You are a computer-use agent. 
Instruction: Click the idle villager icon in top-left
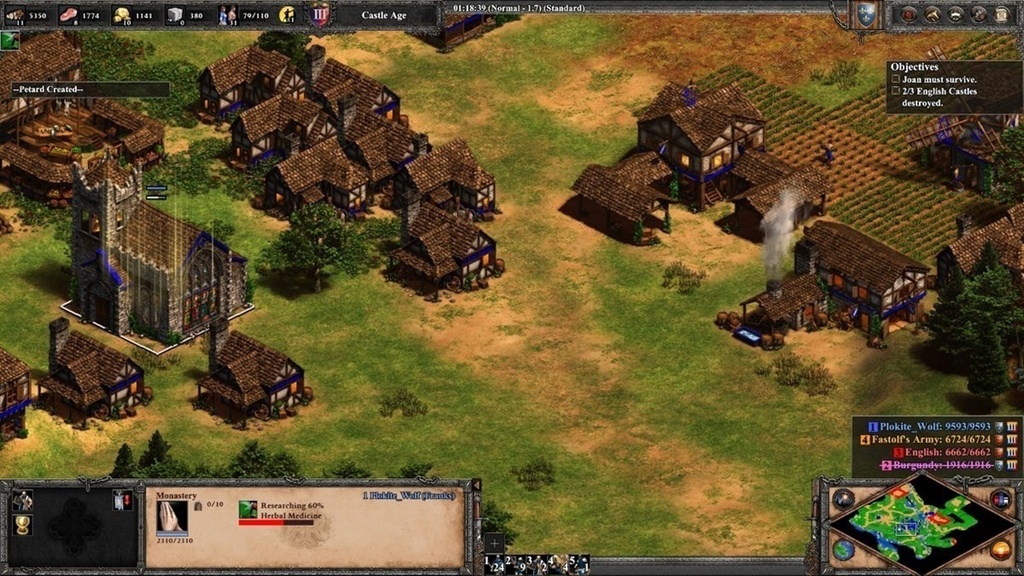point(9,40)
